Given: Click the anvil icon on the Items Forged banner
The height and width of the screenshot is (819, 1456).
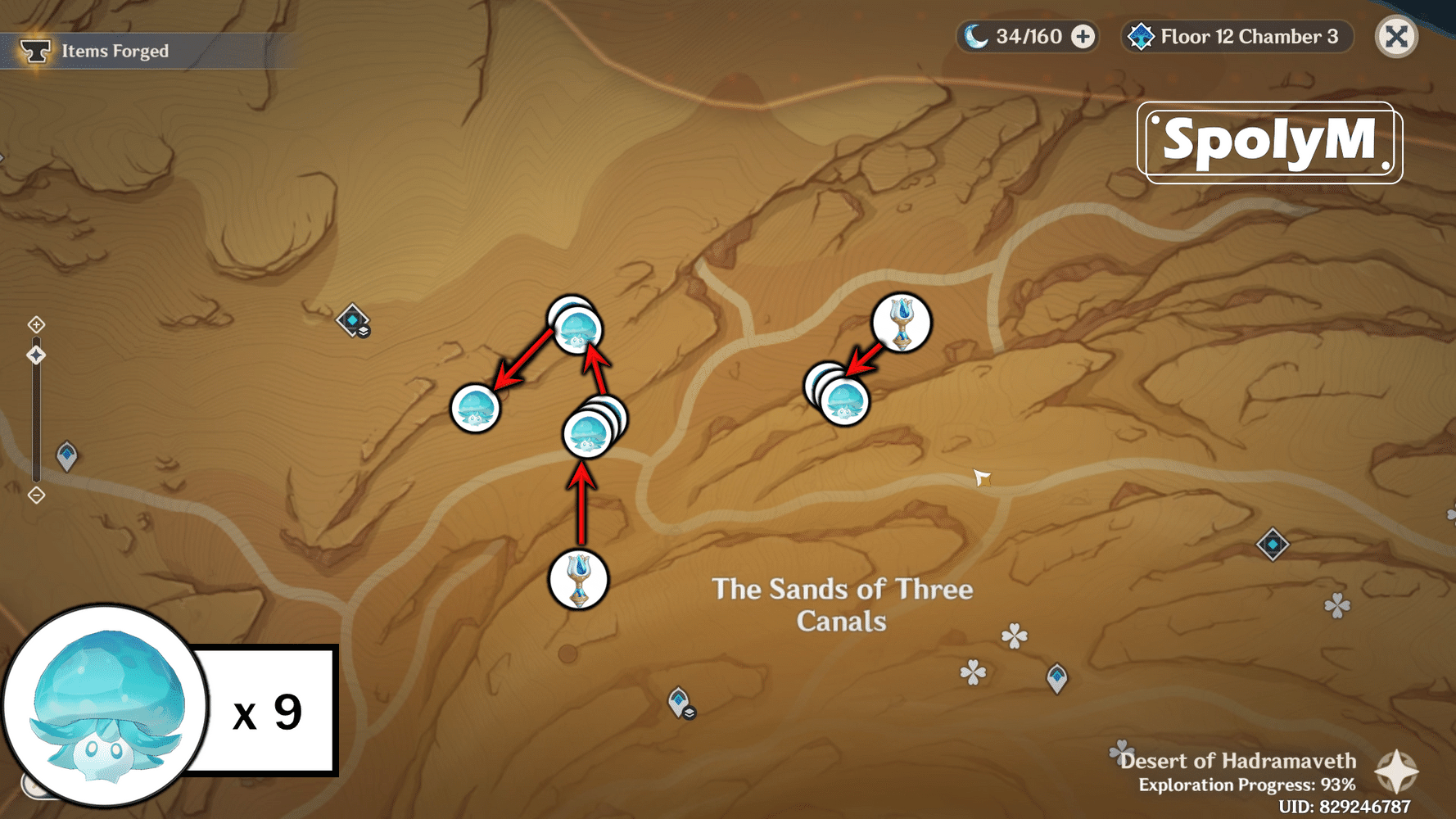Looking at the screenshot, I should (34, 50).
